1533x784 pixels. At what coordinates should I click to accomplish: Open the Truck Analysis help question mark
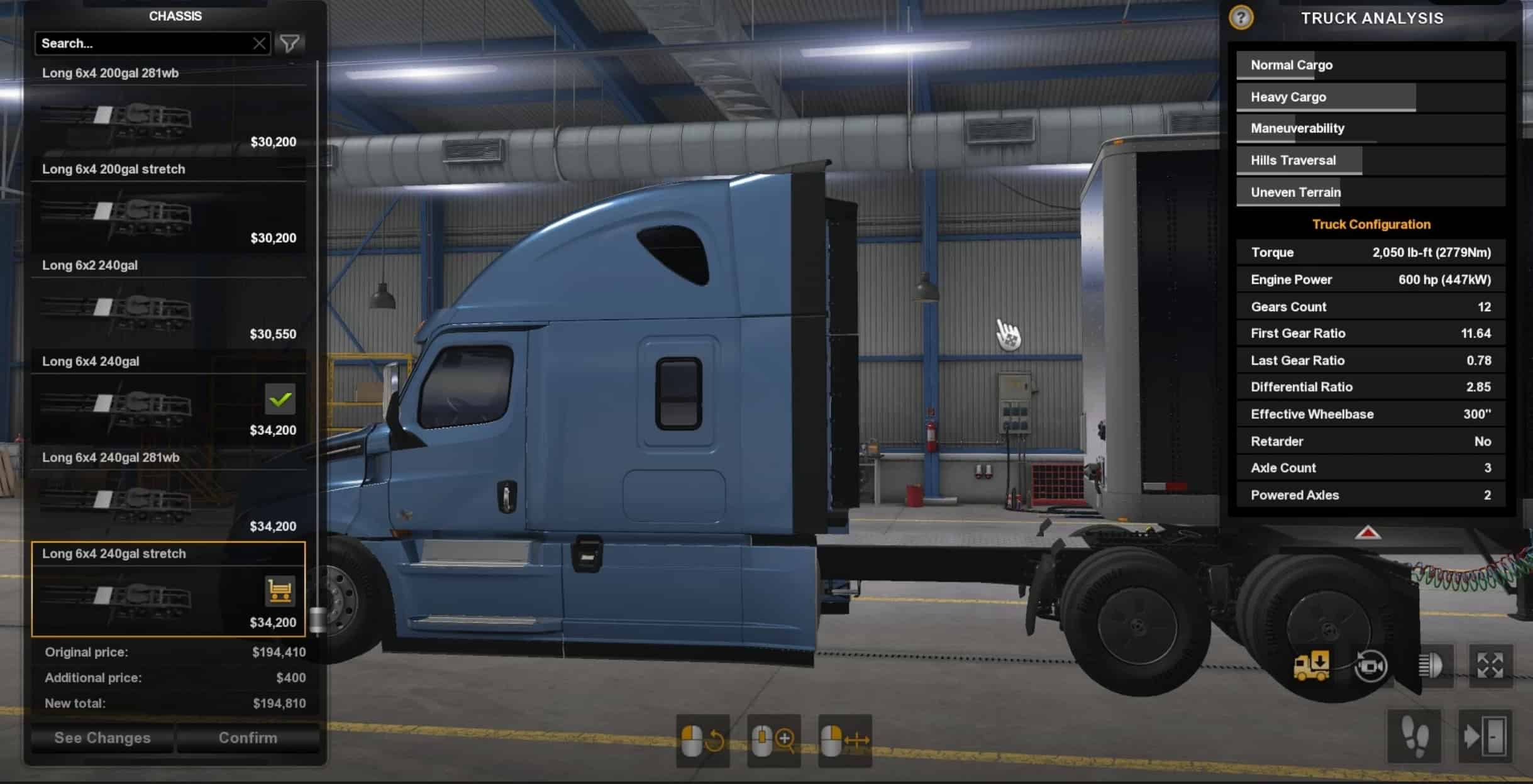(x=1241, y=18)
